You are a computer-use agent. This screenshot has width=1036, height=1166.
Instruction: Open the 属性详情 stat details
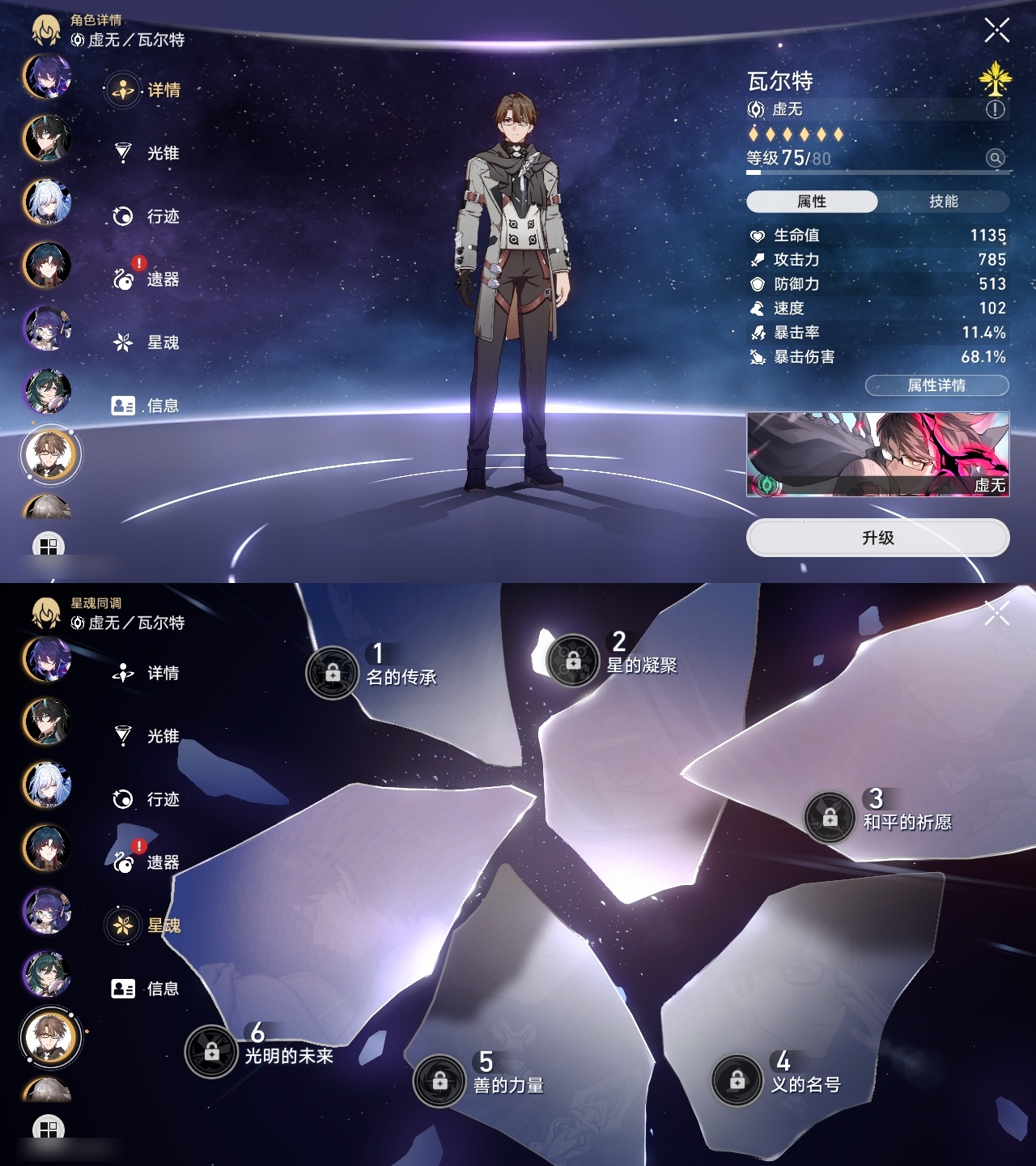(936, 385)
